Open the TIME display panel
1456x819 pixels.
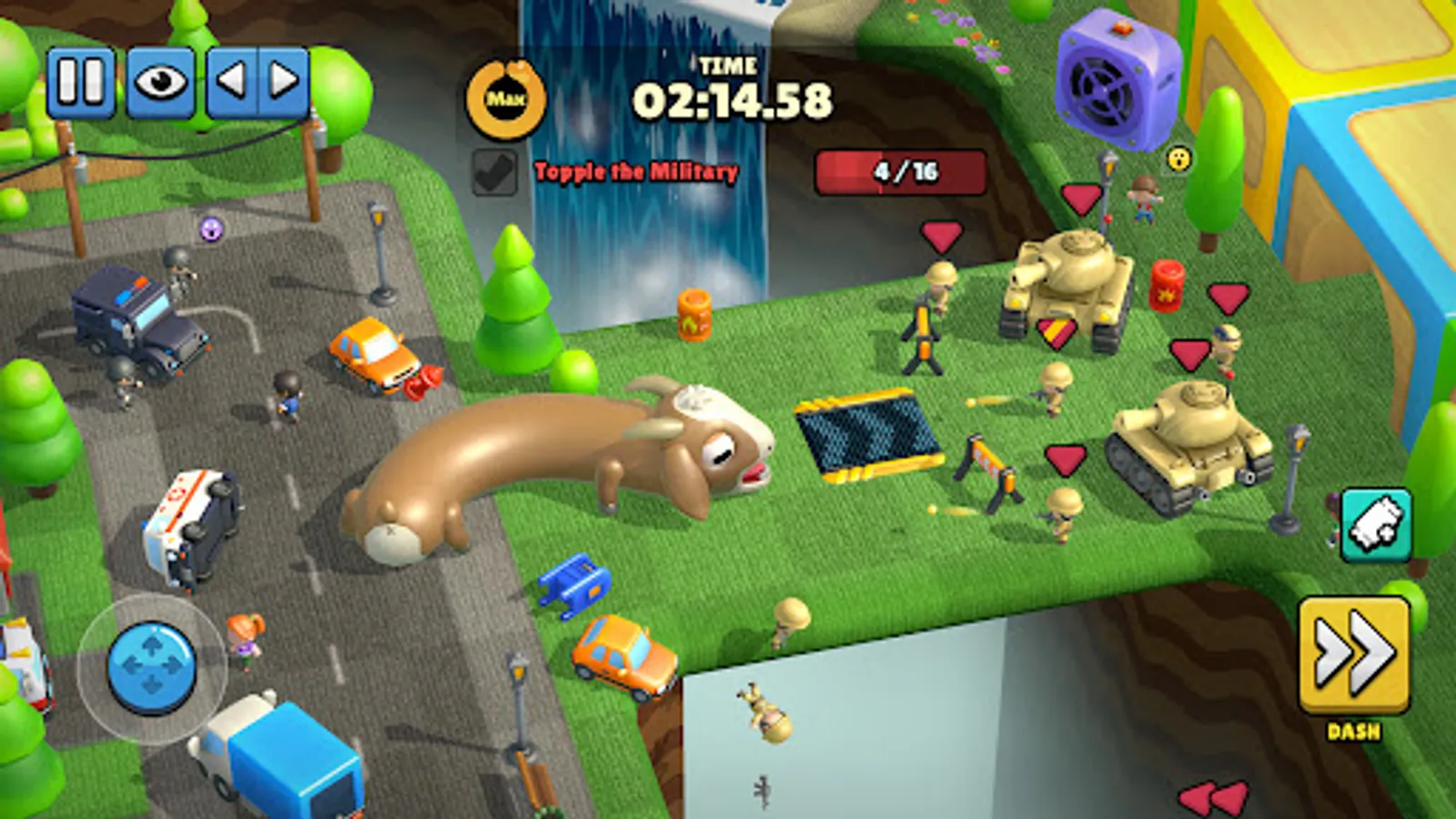730,66
